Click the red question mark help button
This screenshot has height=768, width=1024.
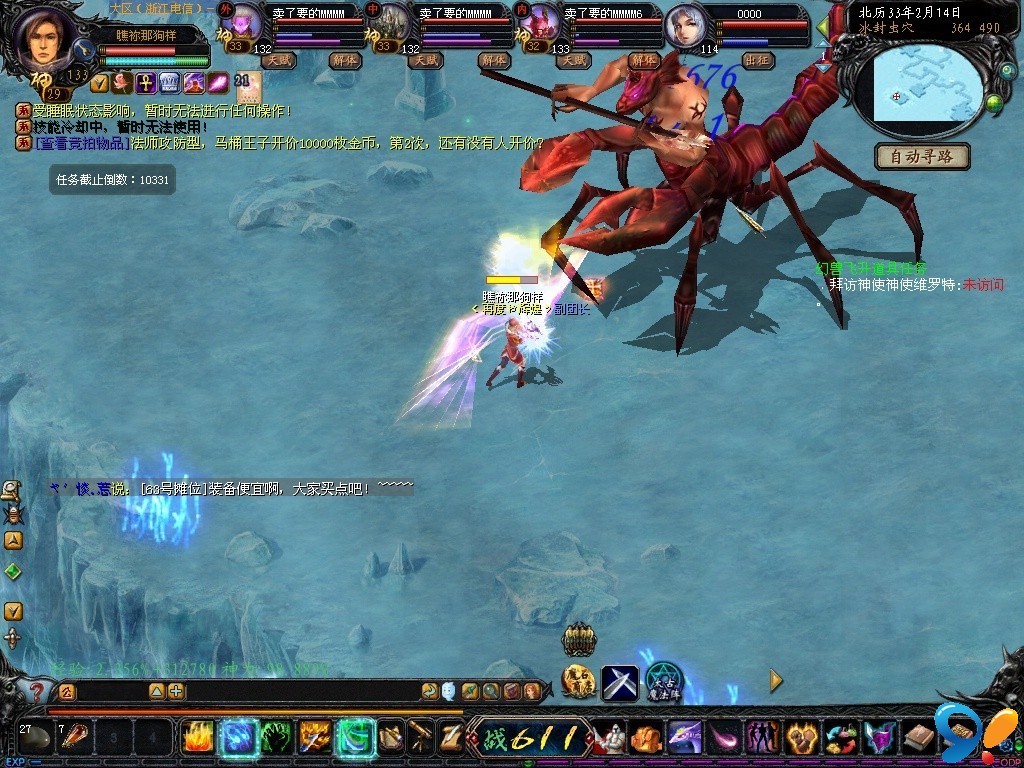[36, 691]
